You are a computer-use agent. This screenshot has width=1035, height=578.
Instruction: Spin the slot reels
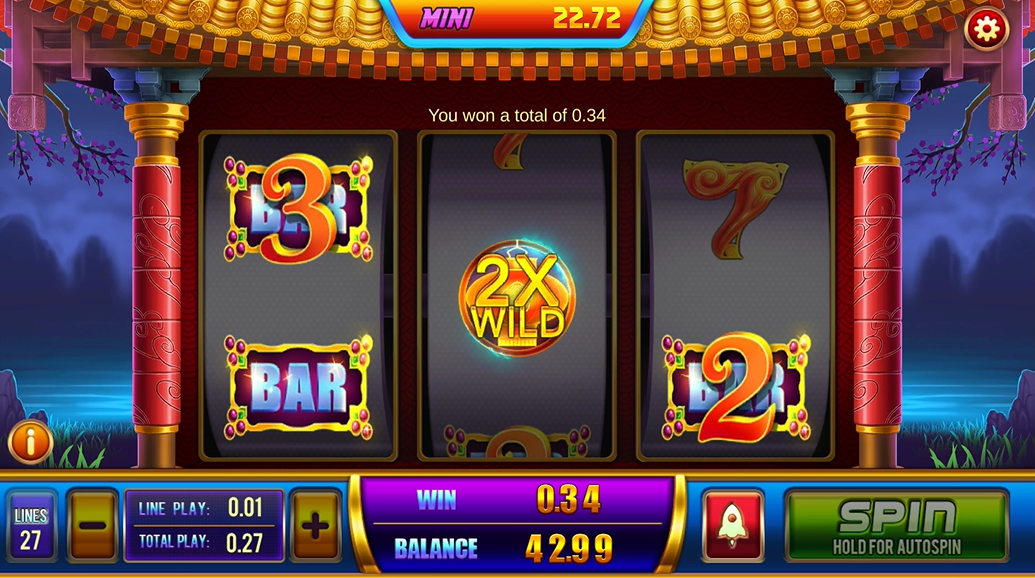[896, 525]
